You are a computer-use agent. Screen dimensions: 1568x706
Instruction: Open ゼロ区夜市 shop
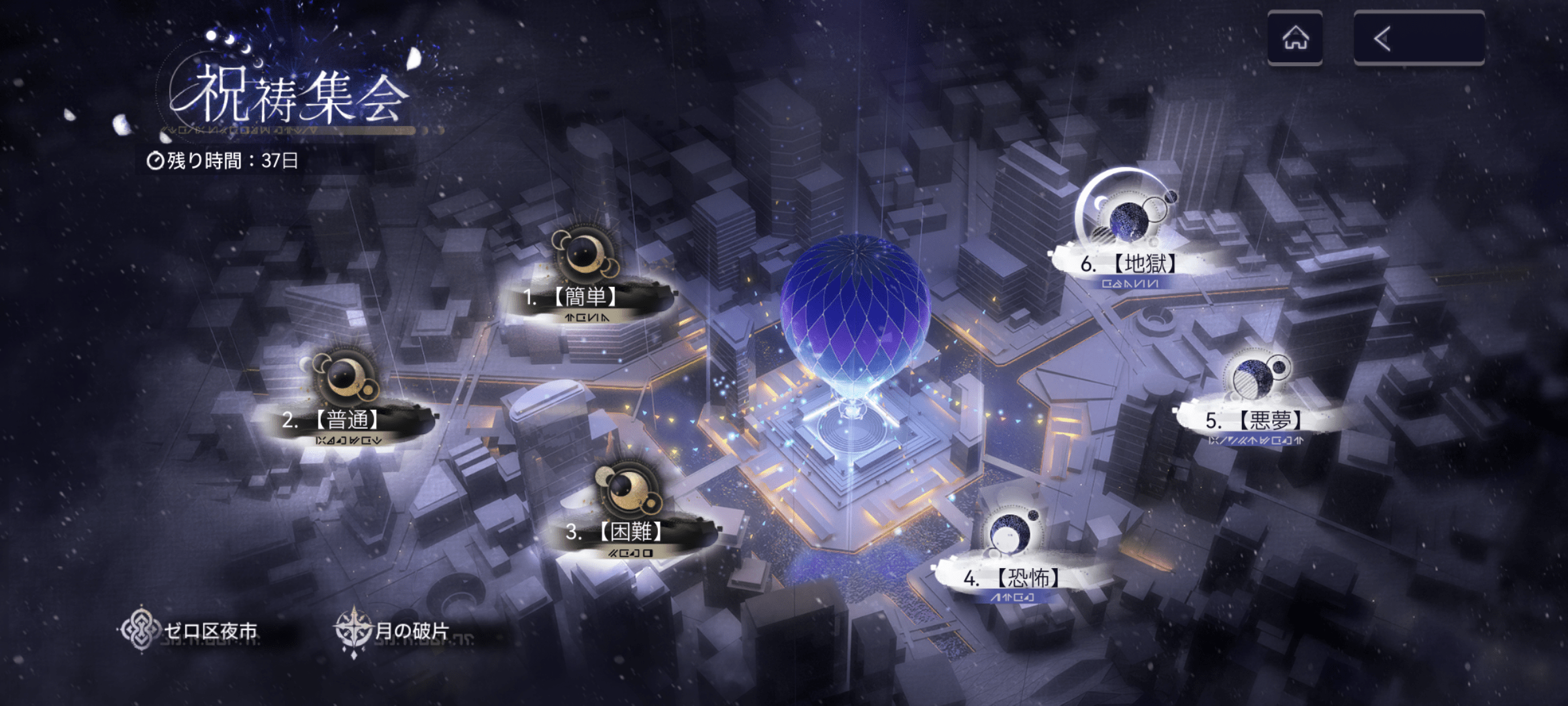191,630
